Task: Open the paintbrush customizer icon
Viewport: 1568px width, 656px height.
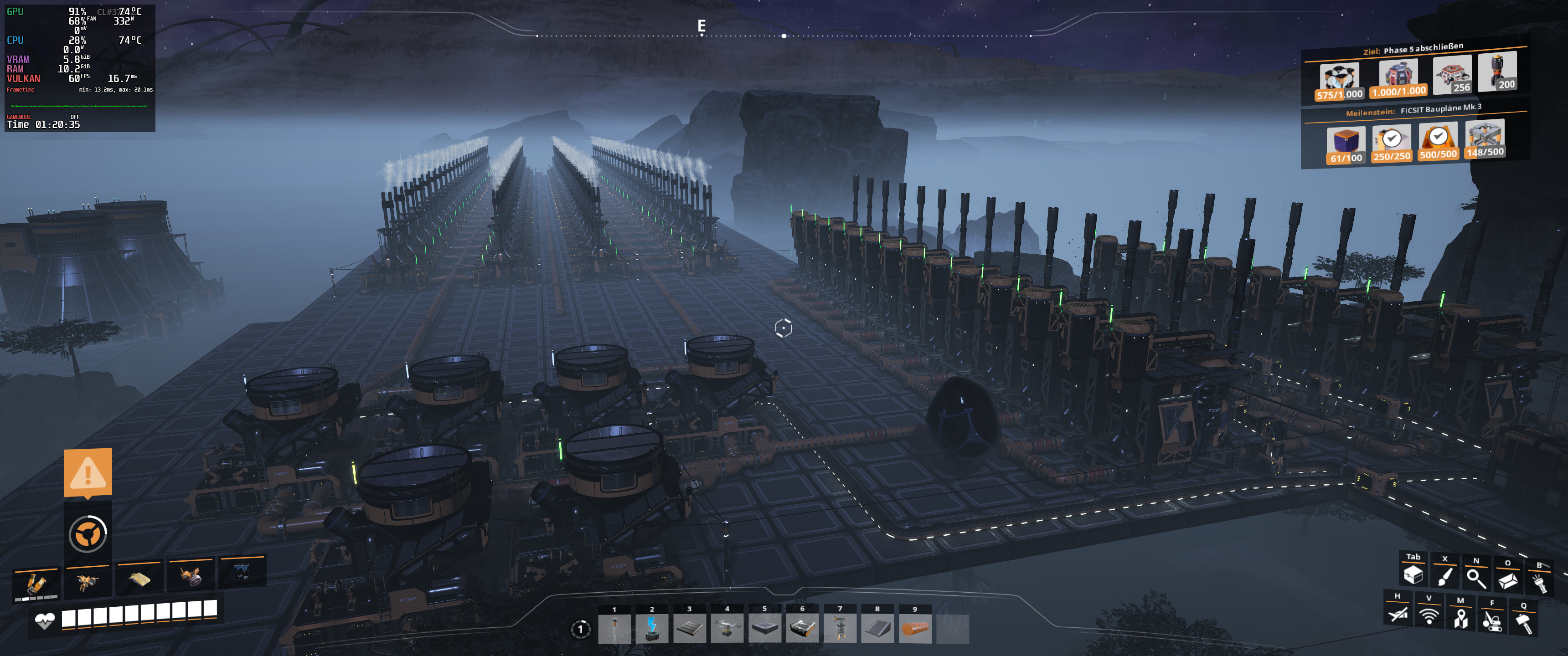Action: [1444, 577]
